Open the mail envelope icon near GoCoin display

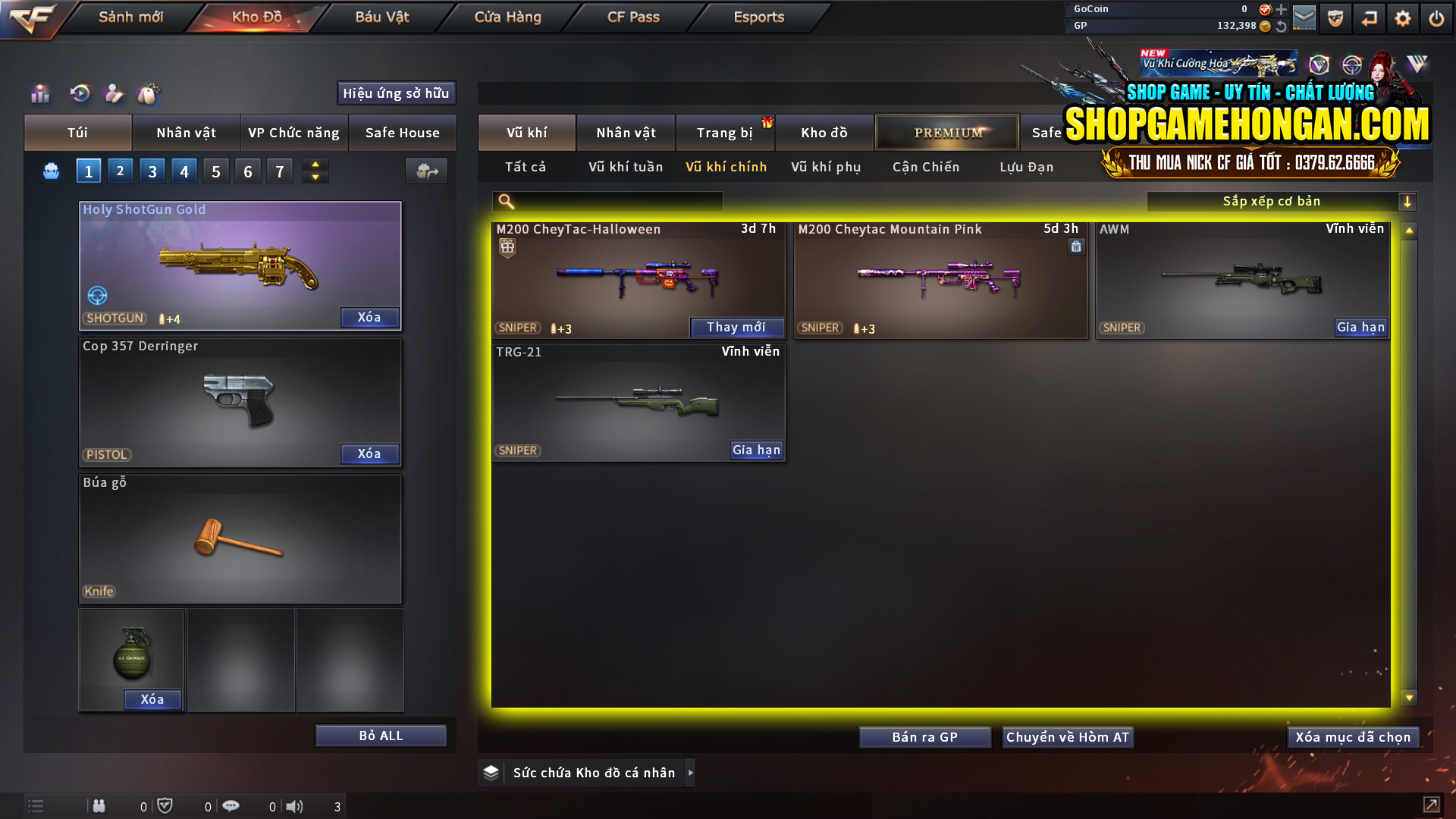coord(1304,17)
